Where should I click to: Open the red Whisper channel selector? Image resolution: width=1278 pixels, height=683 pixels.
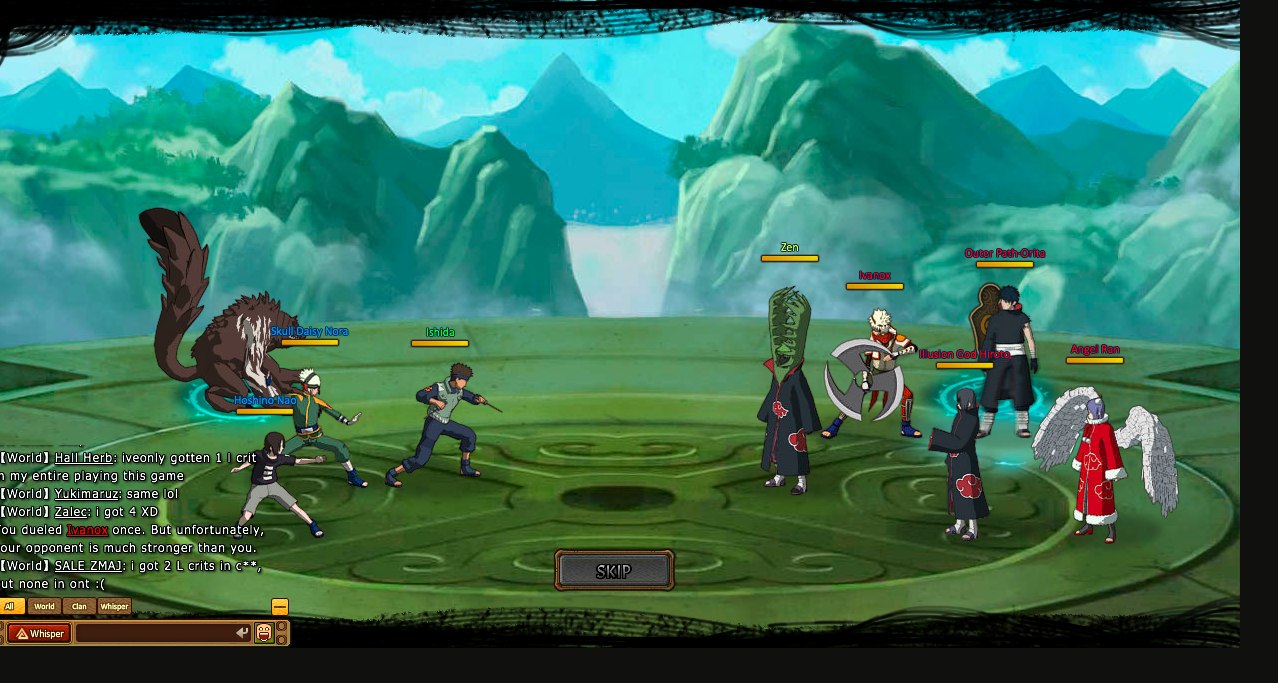click(x=39, y=633)
